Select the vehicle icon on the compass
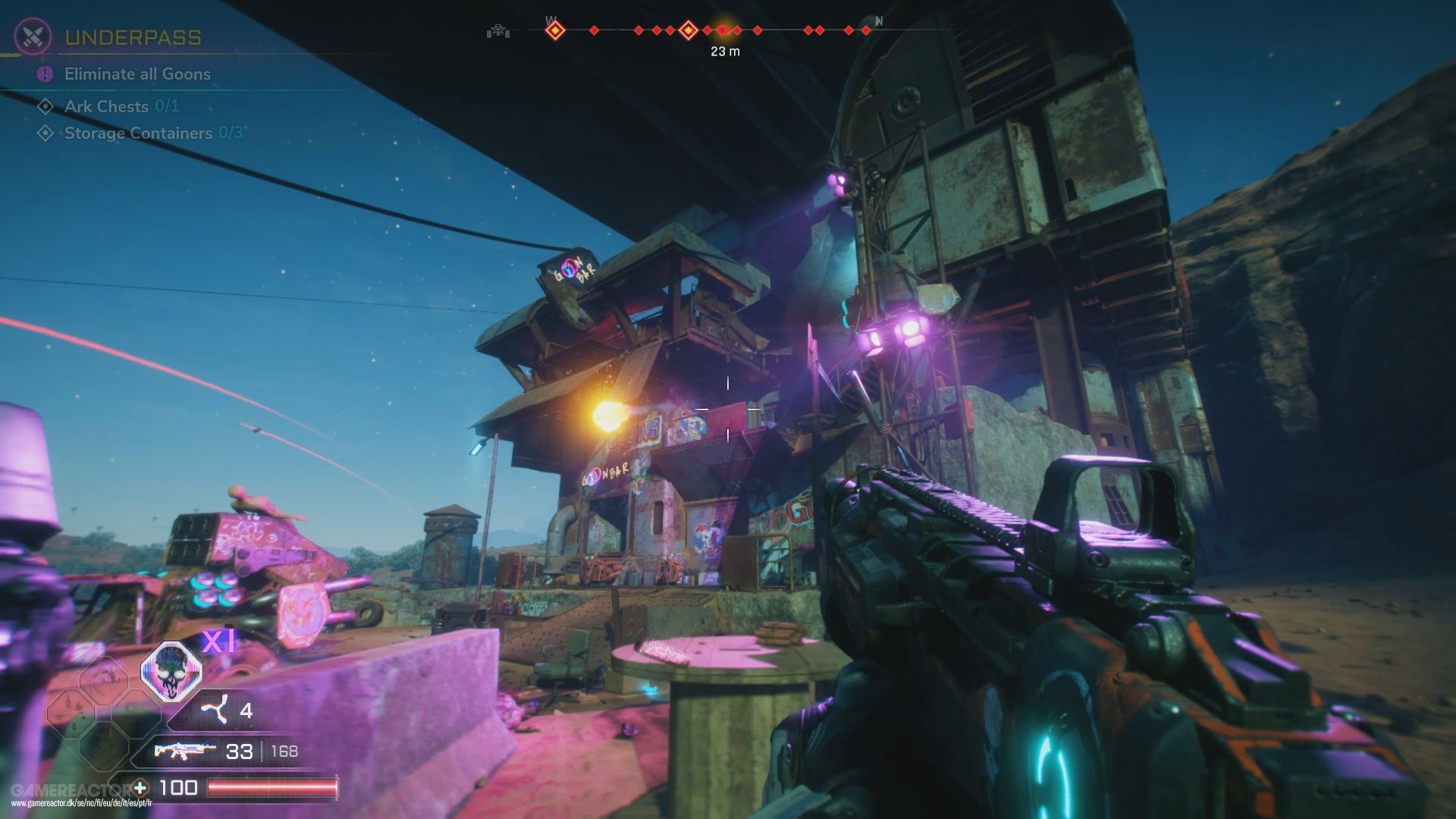 click(498, 30)
